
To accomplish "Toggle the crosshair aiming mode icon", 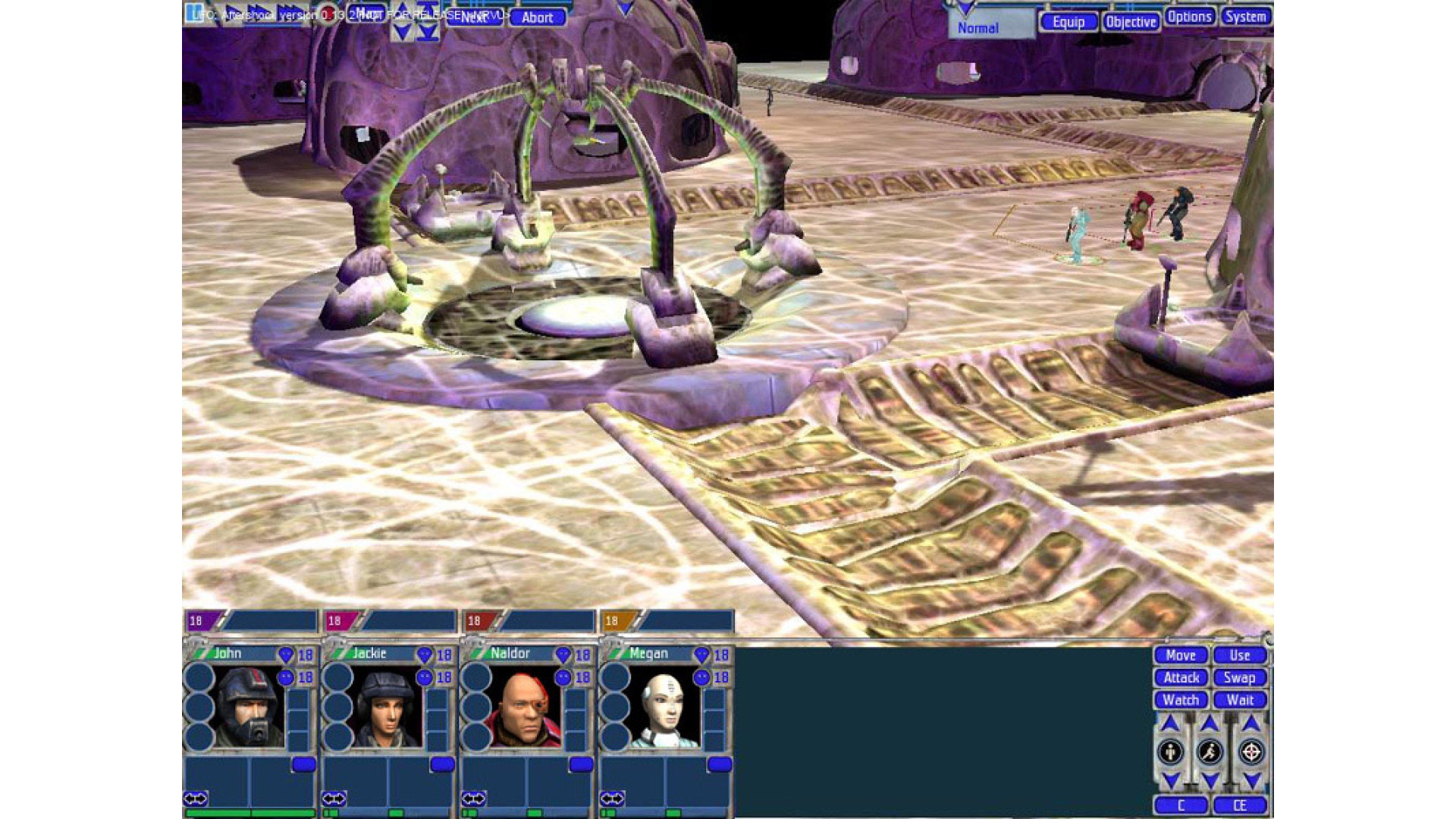I will pyautogui.click(x=1250, y=752).
